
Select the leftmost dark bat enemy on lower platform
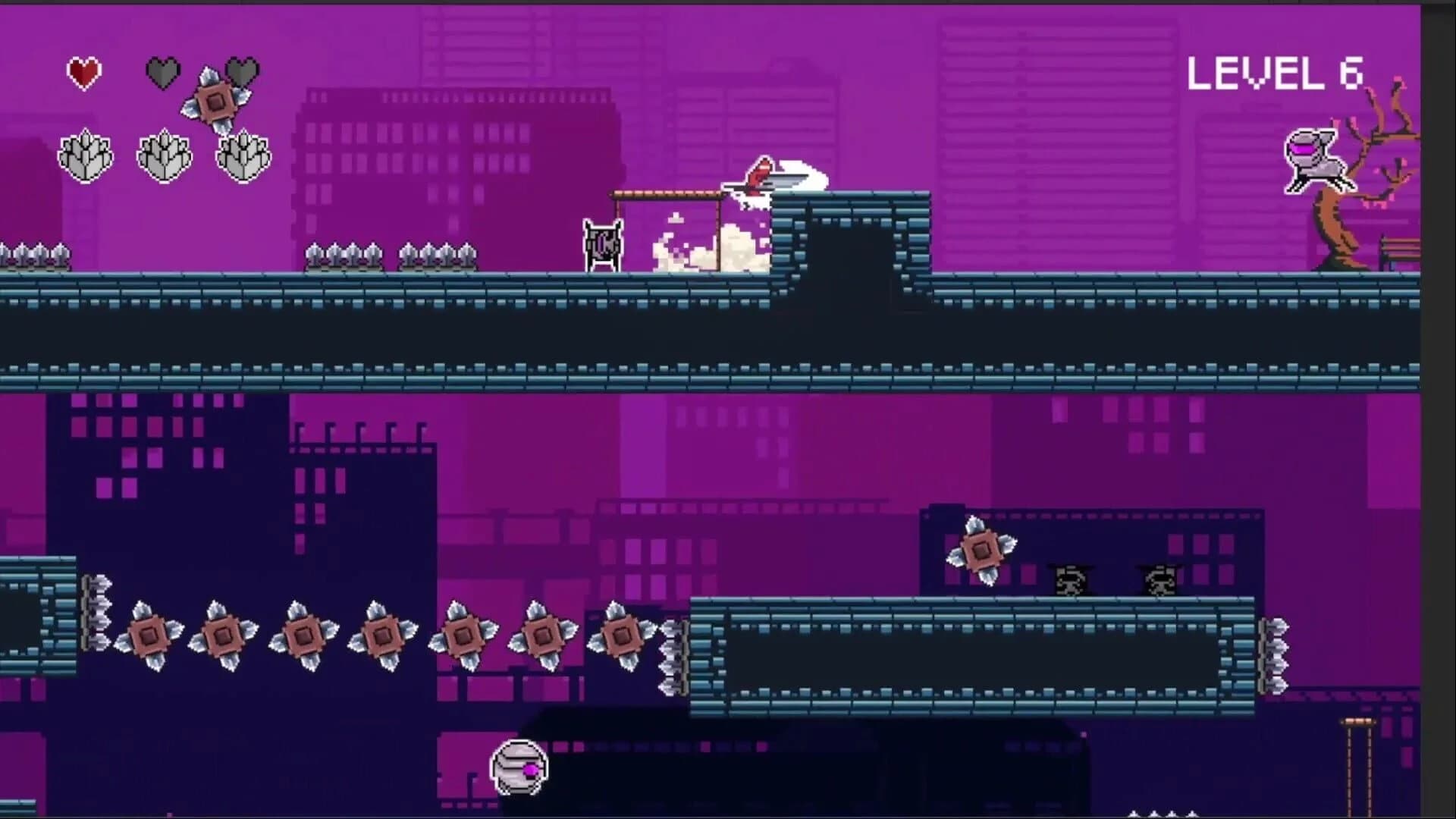click(1070, 580)
